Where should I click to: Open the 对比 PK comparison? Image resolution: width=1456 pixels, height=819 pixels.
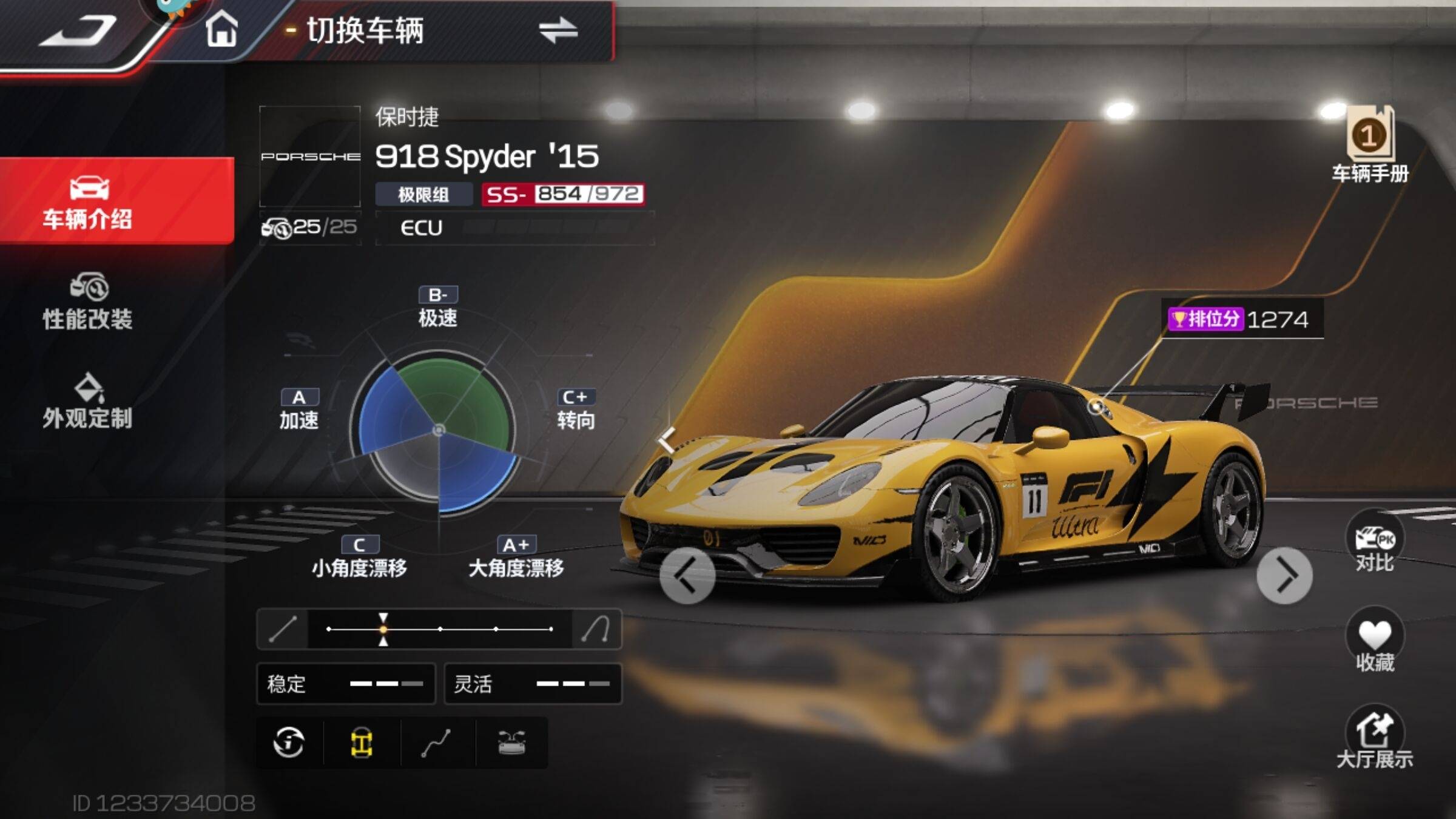1374,543
